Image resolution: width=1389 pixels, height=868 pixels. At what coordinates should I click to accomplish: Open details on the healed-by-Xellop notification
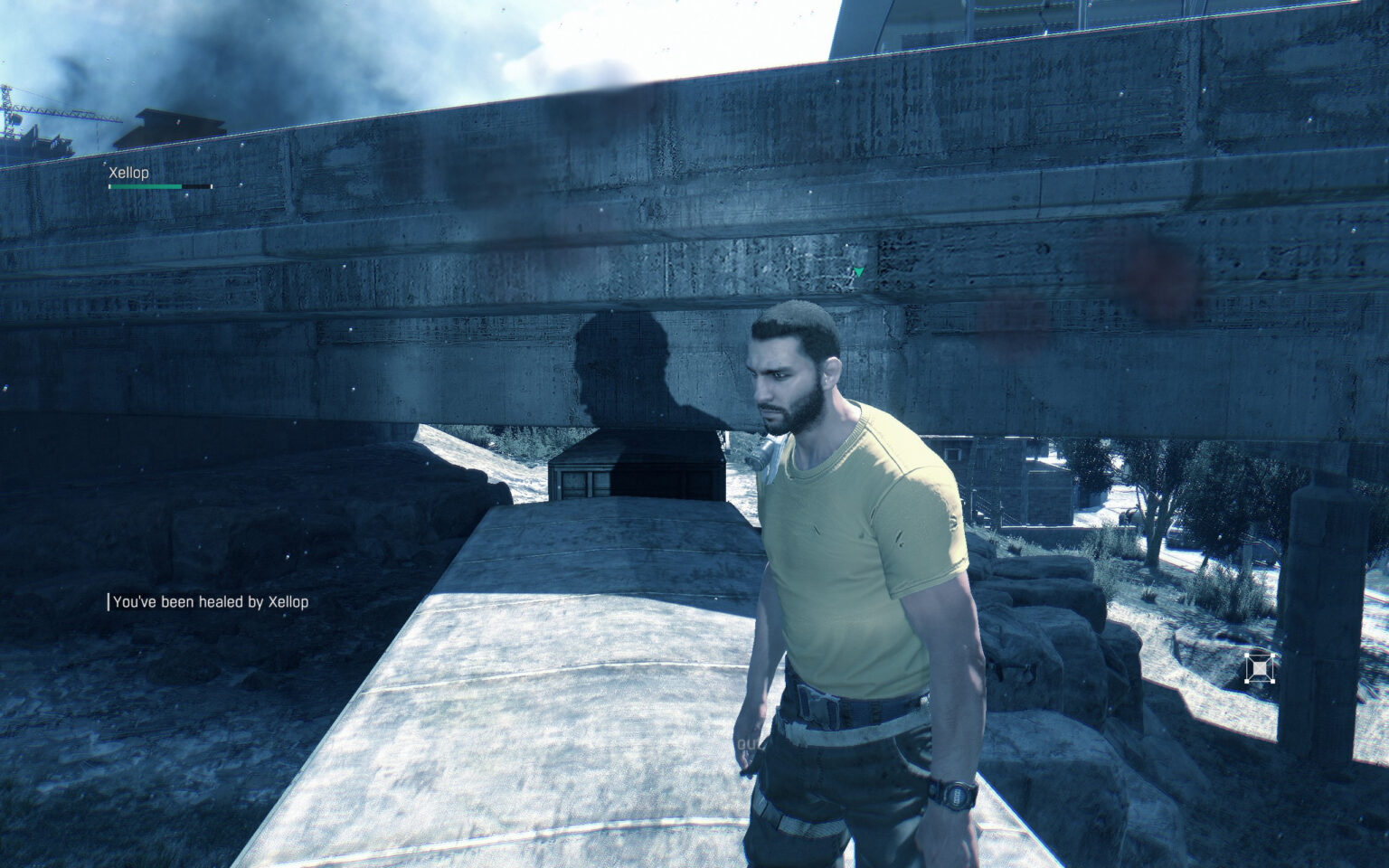(x=213, y=599)
